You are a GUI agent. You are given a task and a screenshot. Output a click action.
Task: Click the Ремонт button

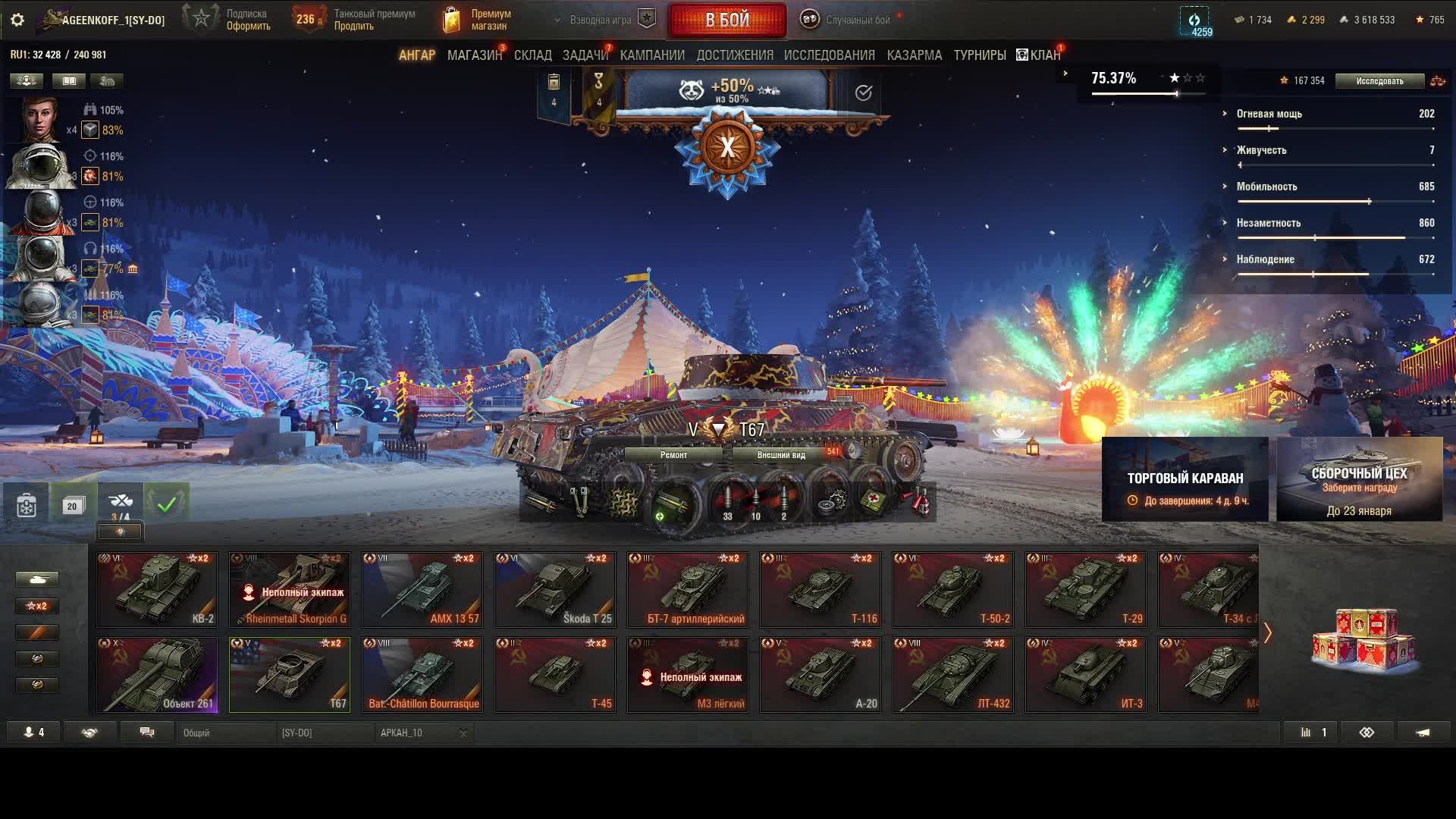(x=673, y=455)
